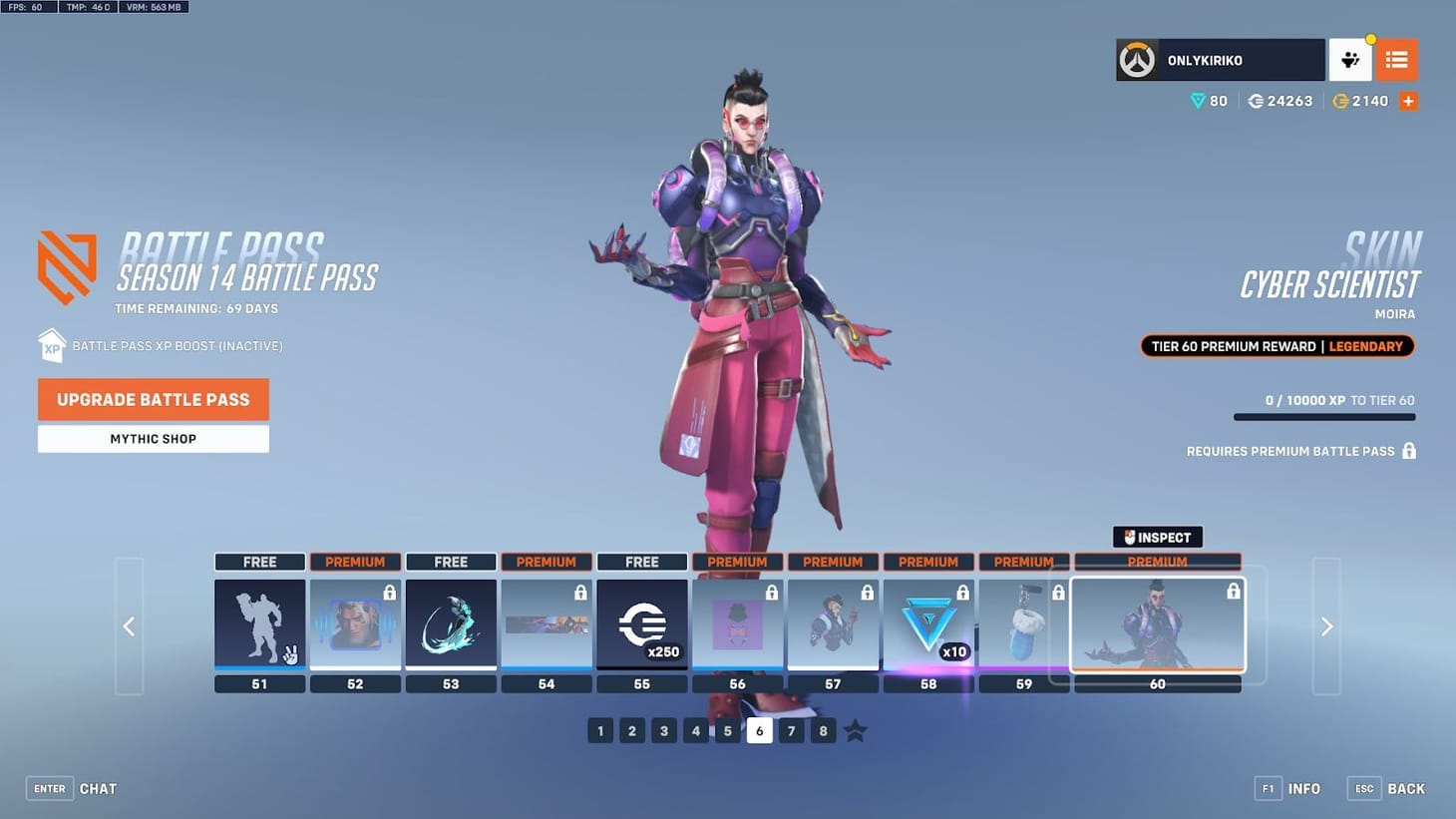Select the tier 55 credits x250 reward
This screenshot has height=819, width=1456.
point(642,623)
